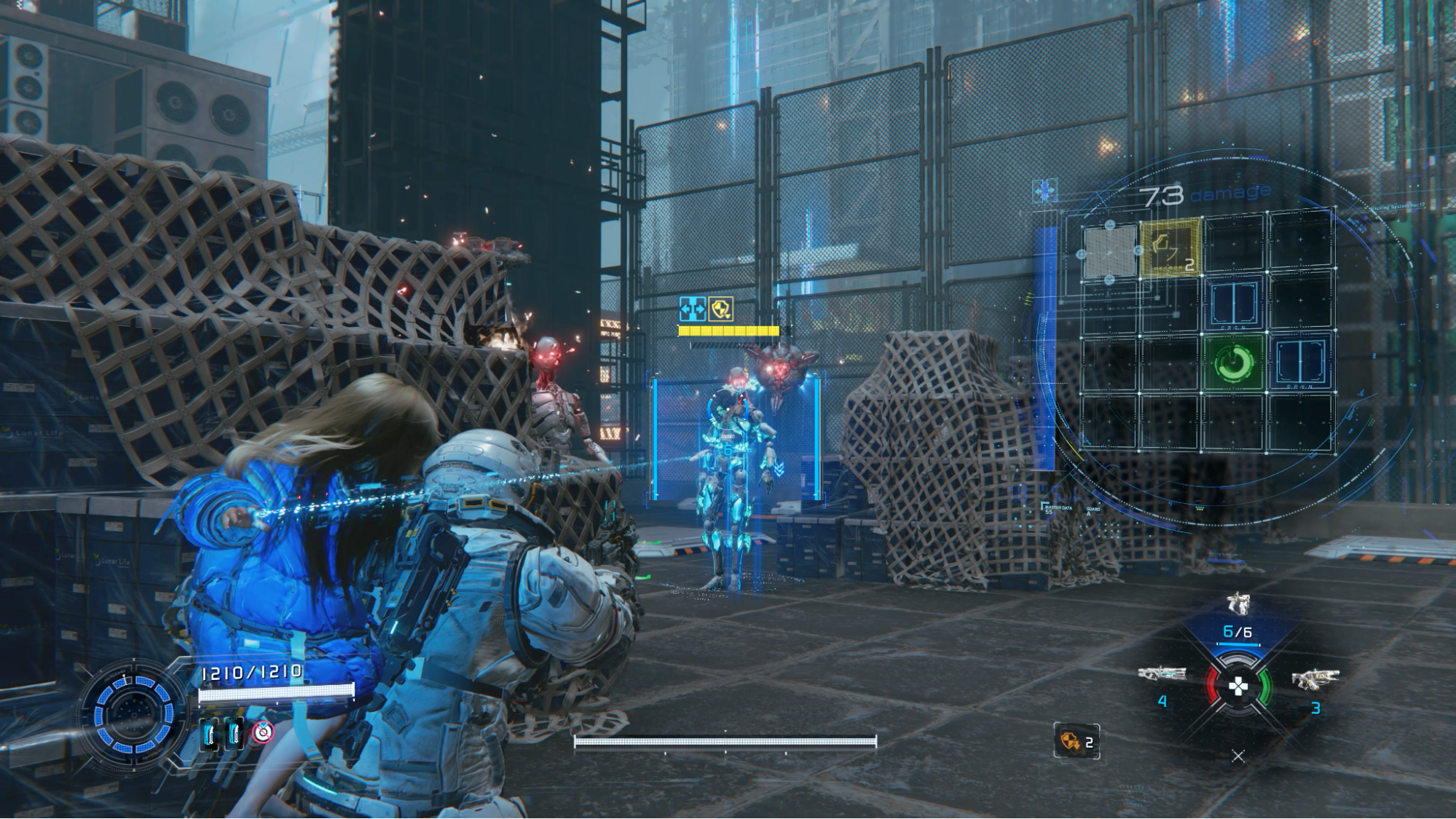Select the green power node on the hacking grid
This screenshot has width=1456, height=819.
click(x=1235, y=362)
